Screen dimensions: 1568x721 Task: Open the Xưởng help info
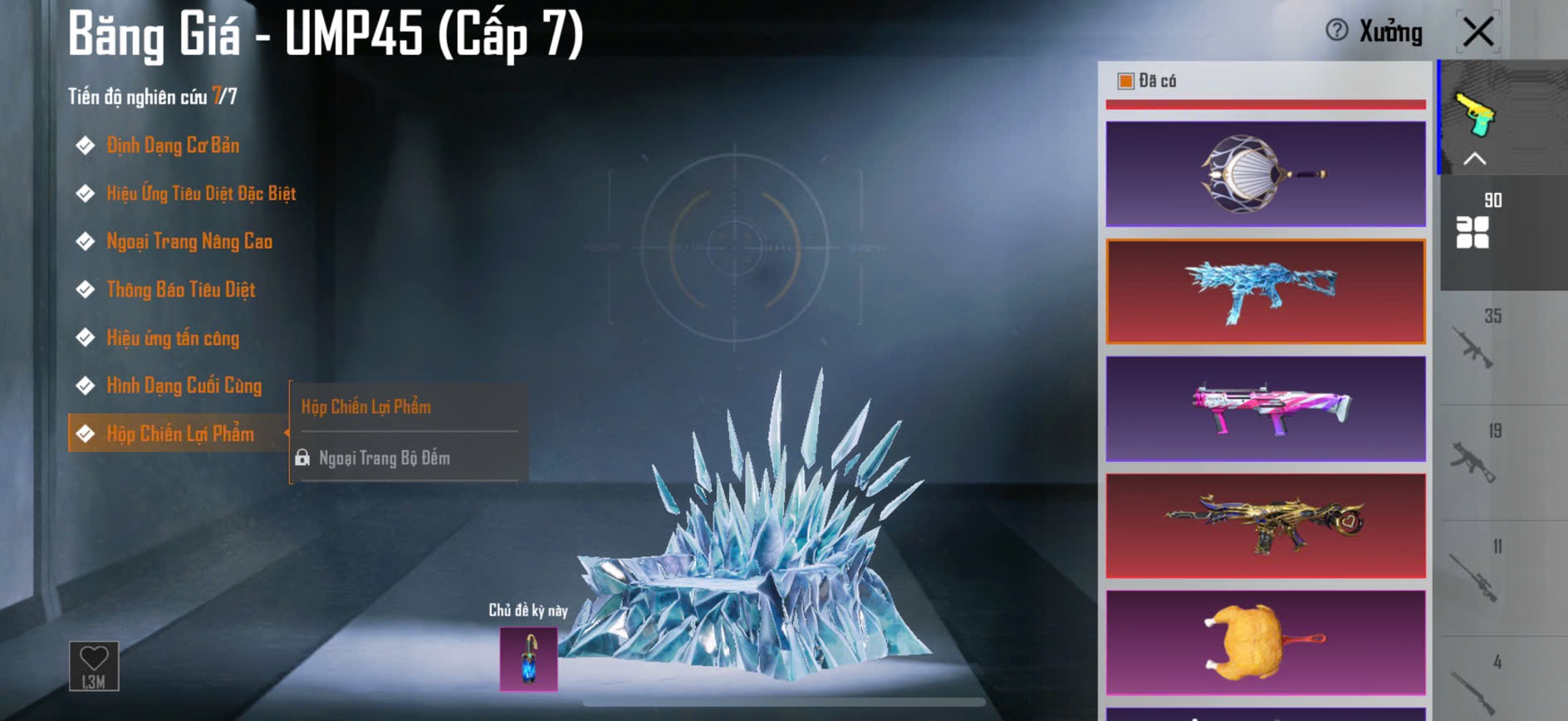(1336, 31)
